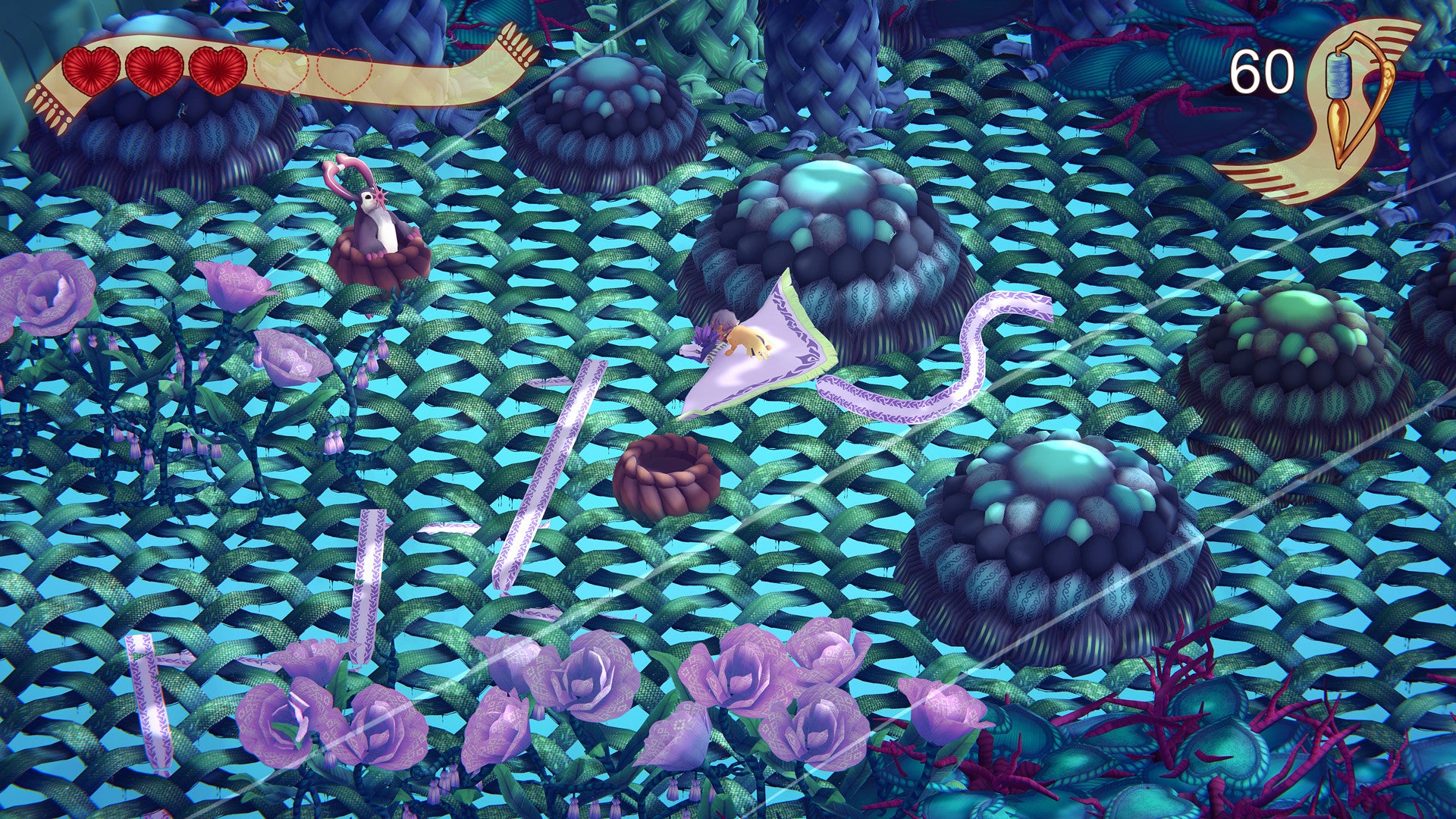
Task: Select the blue thread spool icon
Action: tap(1338, 74)
